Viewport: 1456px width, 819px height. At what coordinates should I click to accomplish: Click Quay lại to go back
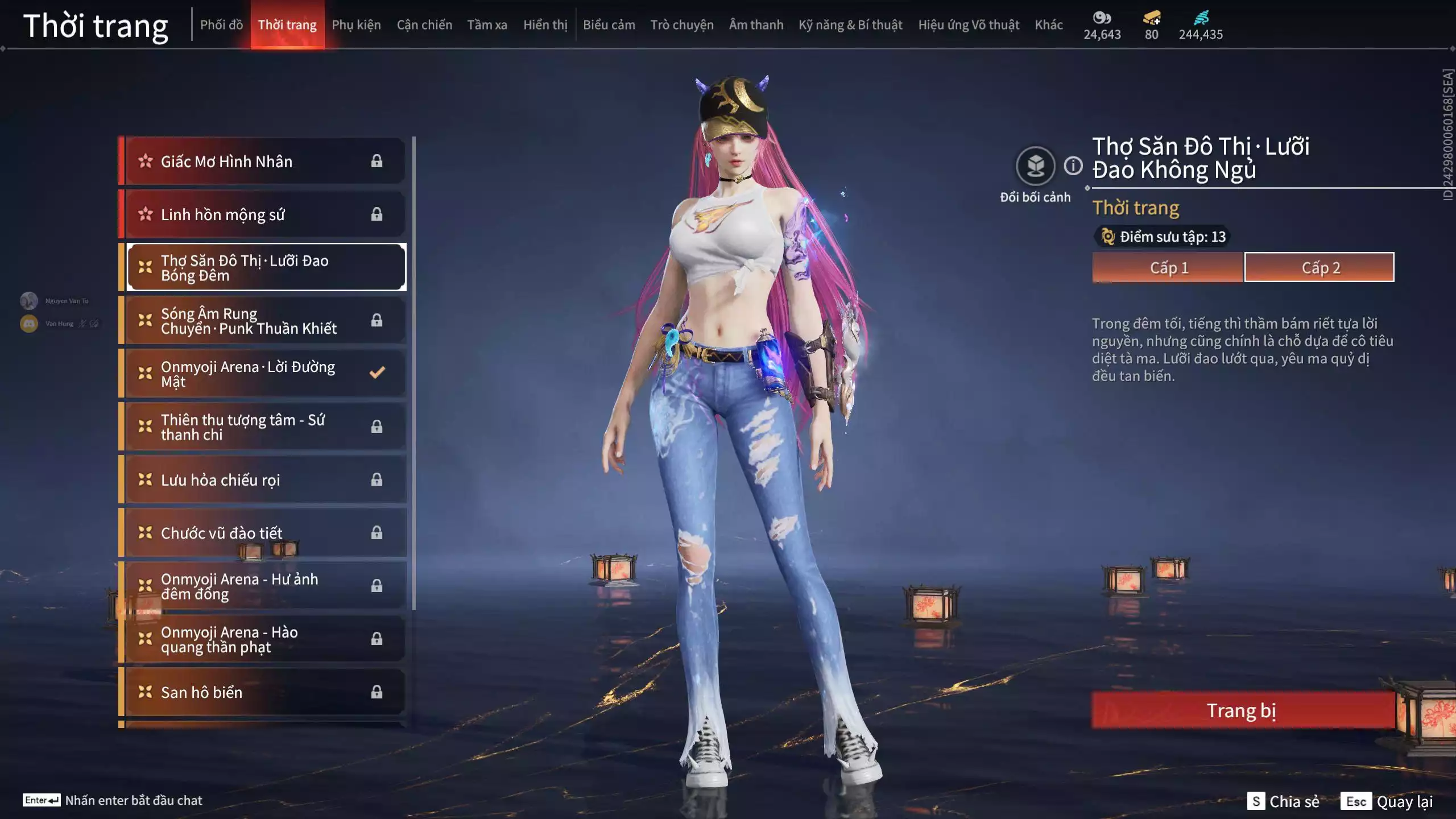click(x=1404, y=801)
